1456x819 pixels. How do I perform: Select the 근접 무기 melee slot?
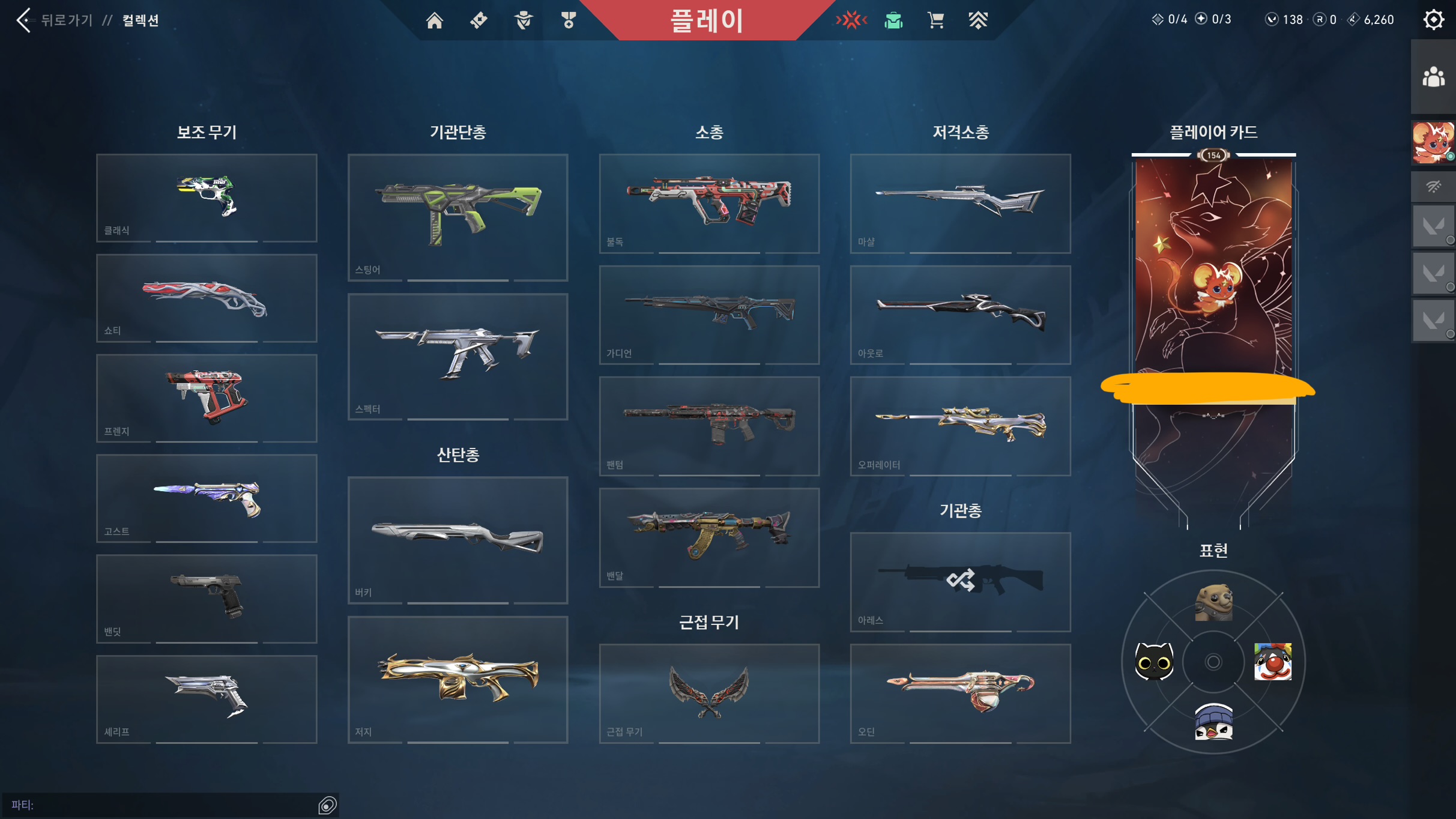(x=709, y=694)
